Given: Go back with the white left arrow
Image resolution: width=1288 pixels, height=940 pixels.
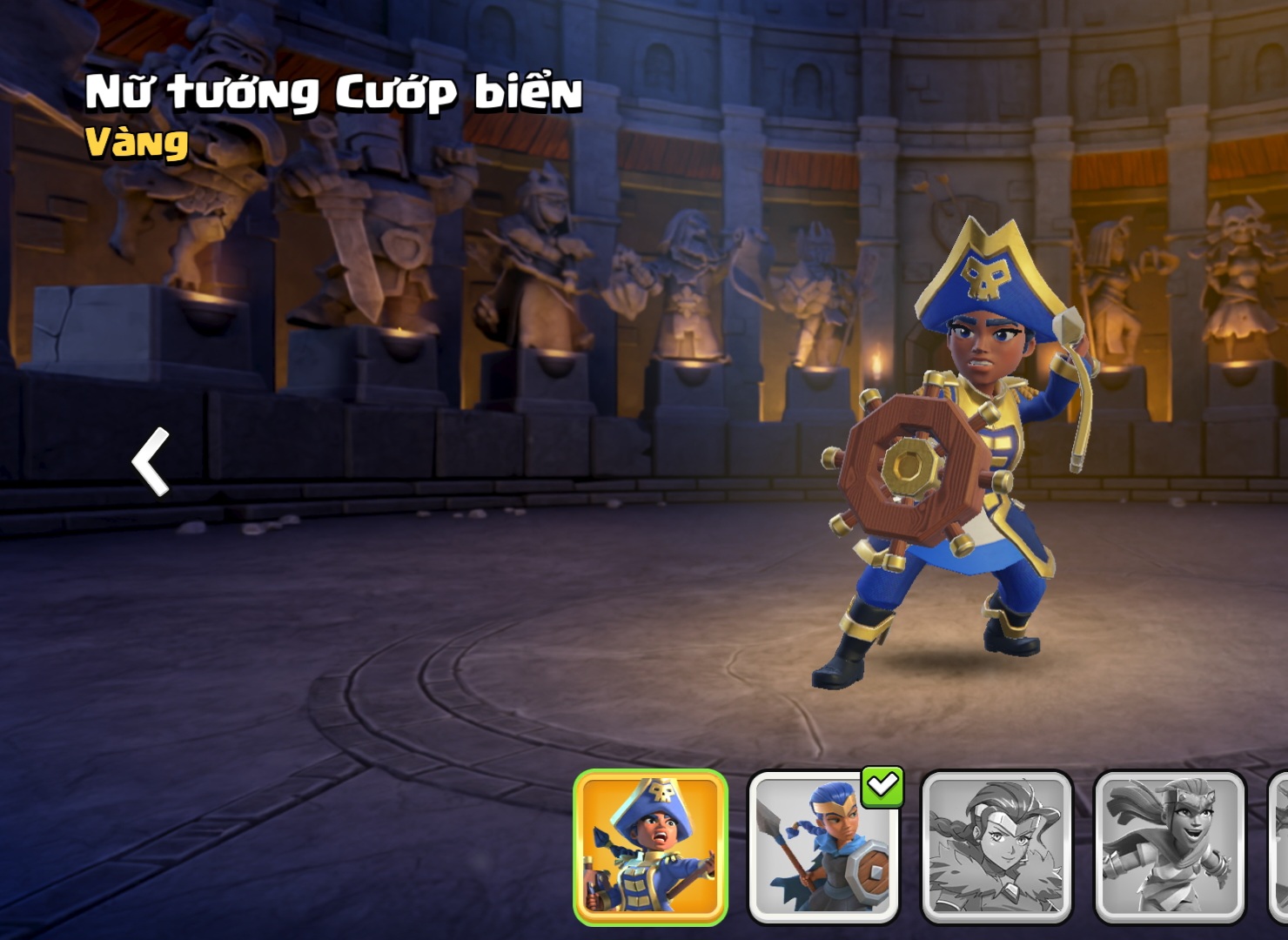Looking at the screenshot, I should pyautogui.click(x=151, y=461).
